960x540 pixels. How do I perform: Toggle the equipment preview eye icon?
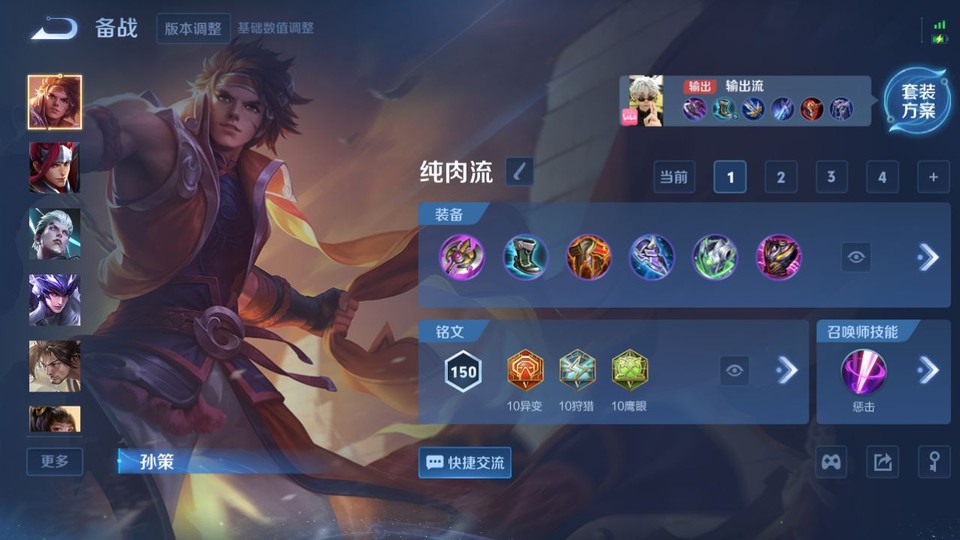coord(856,257)
